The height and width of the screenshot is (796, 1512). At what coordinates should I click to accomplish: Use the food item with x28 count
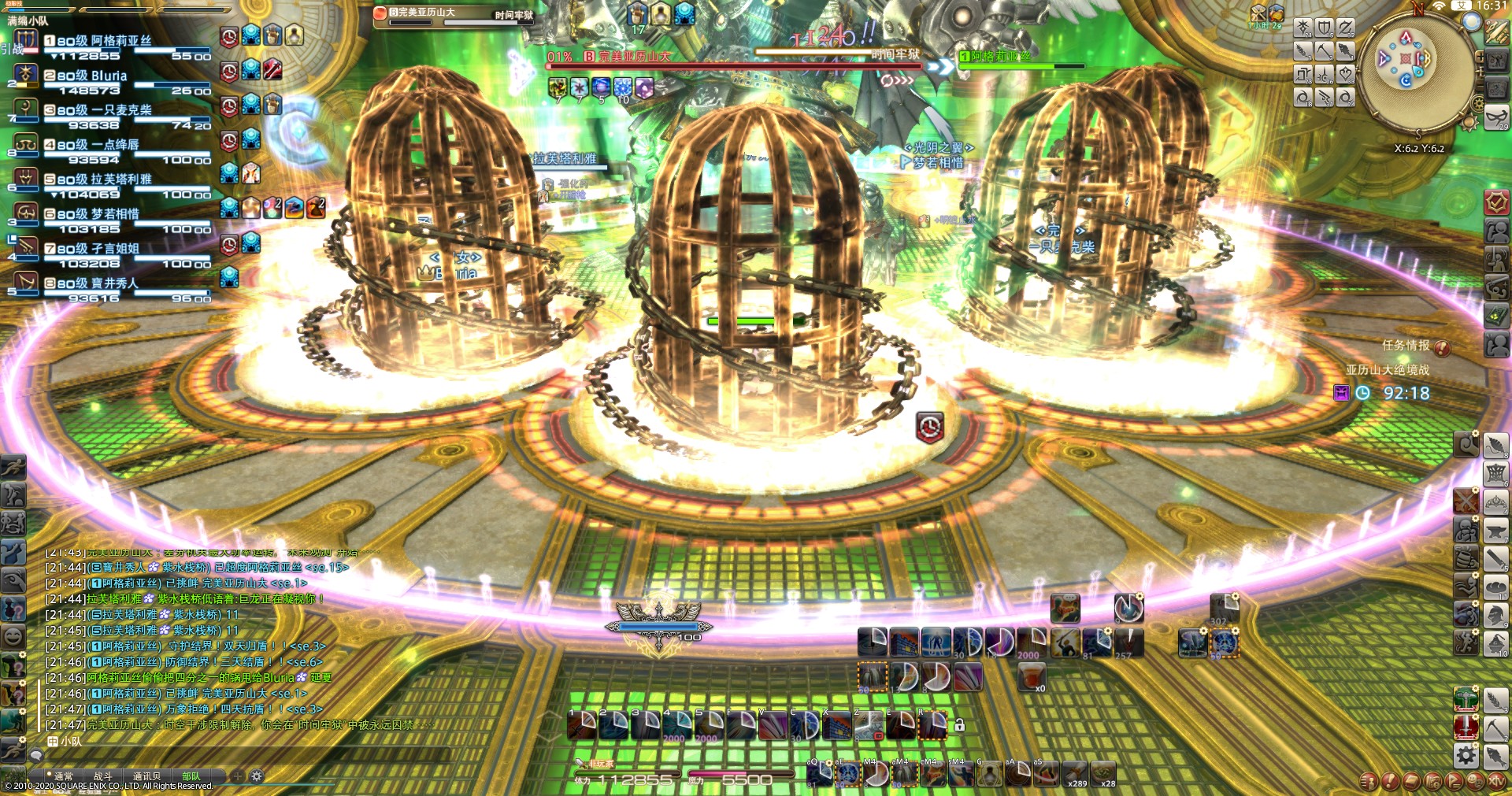pos(1102,774)
